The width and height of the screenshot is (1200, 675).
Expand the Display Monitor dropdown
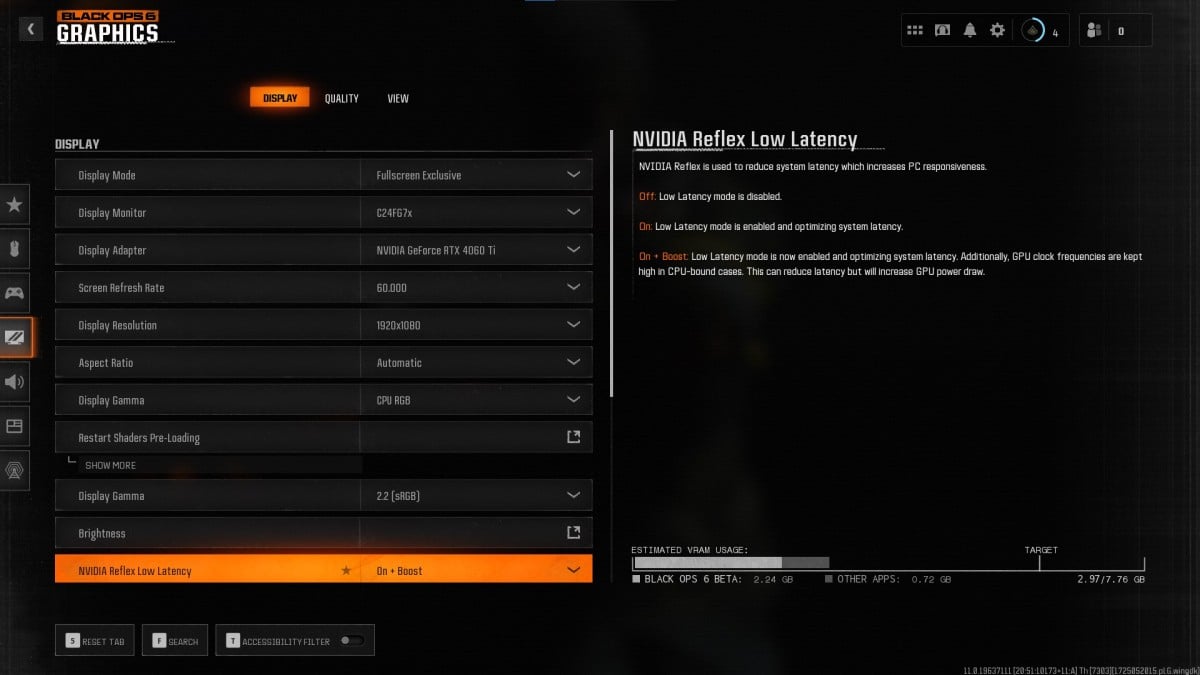click(573, 213)
